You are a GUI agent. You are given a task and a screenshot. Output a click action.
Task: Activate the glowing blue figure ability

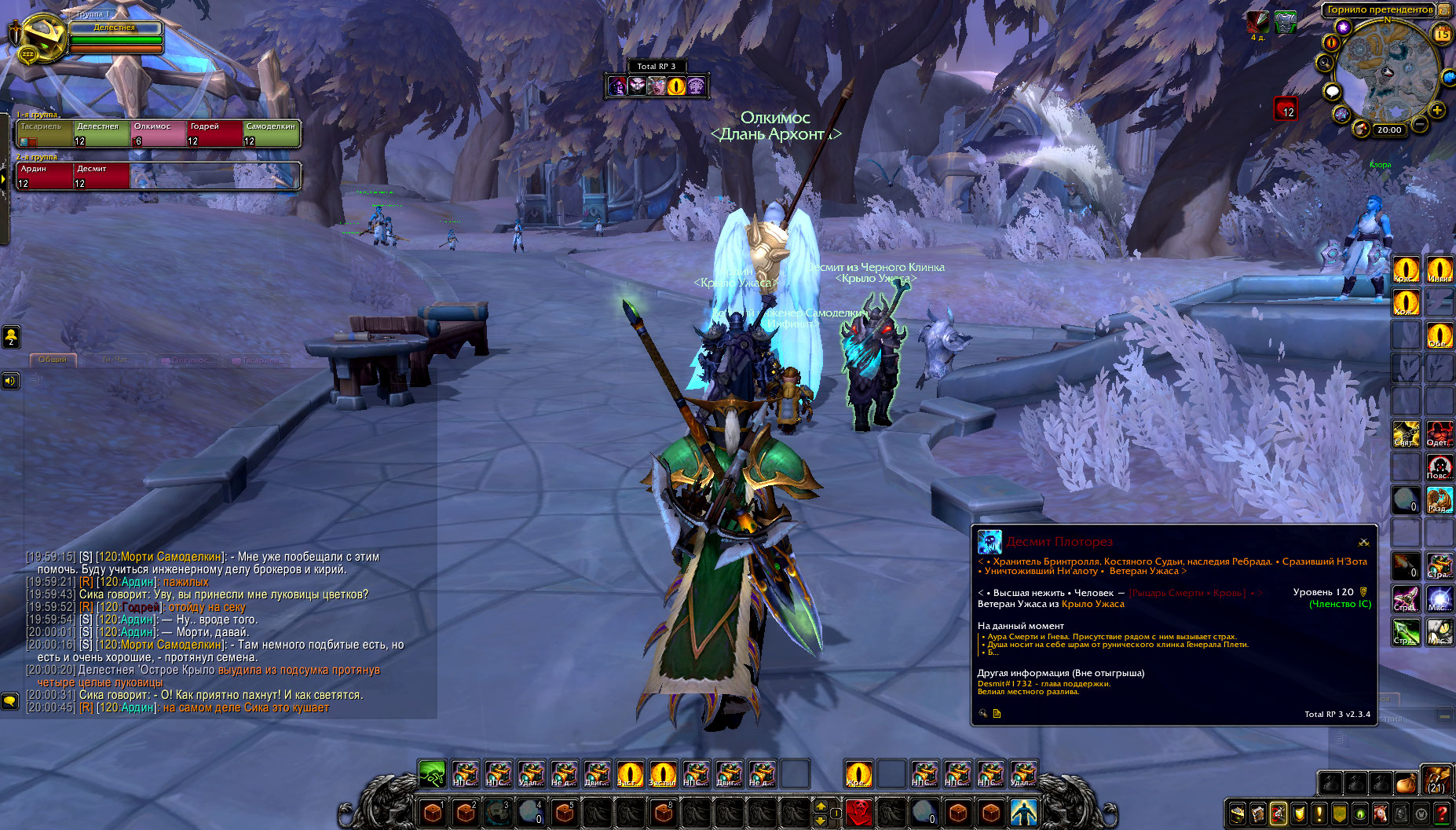coord(1023,812)
